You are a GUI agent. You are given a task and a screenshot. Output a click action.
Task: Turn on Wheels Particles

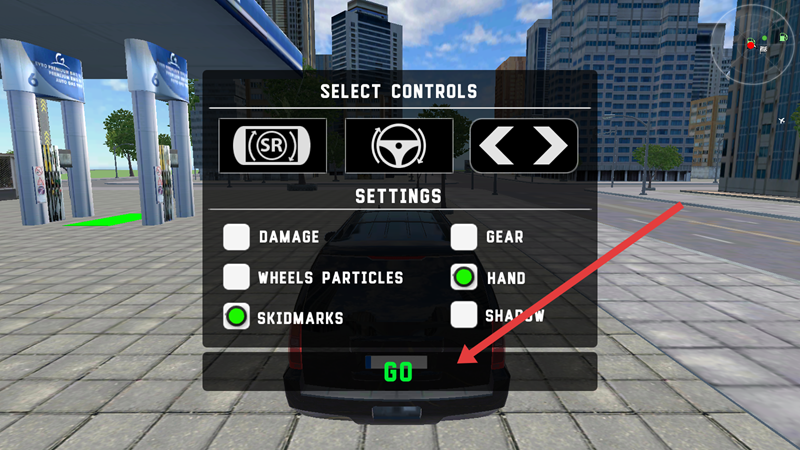coord(237,277)
